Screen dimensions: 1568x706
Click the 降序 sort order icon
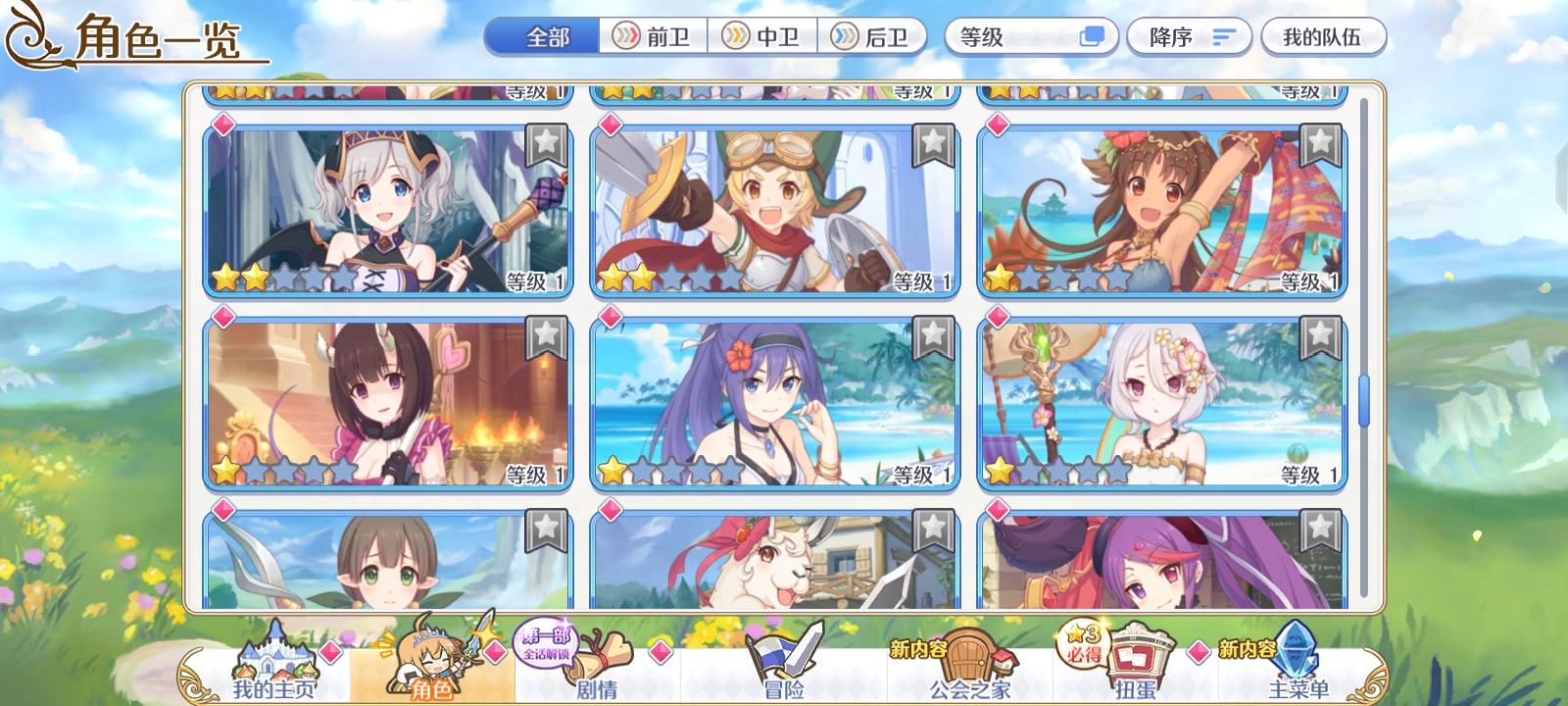point(1219,36)
